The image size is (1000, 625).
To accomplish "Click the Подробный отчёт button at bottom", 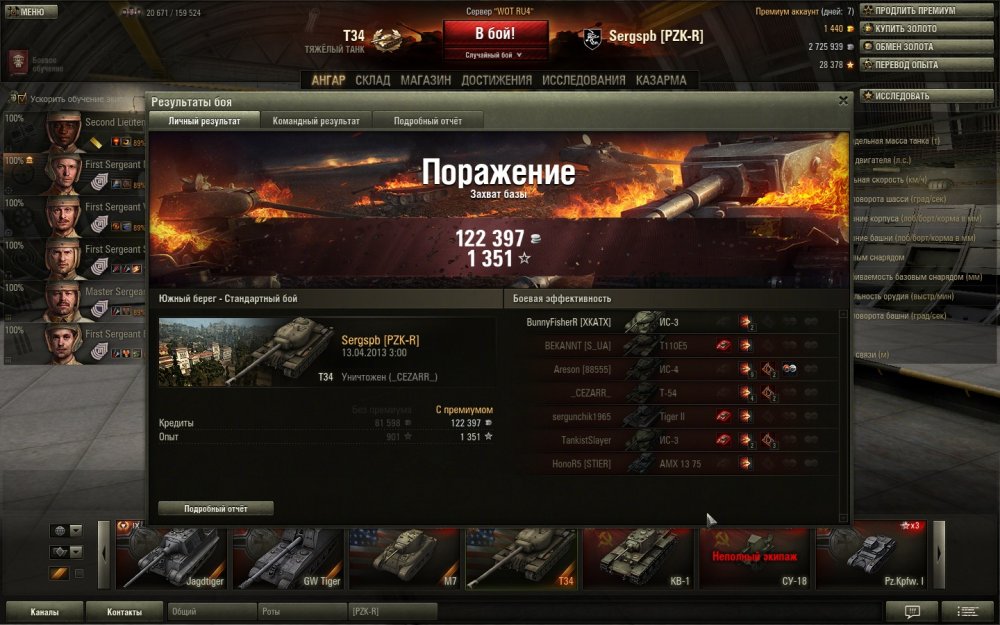I will point(215,508).
